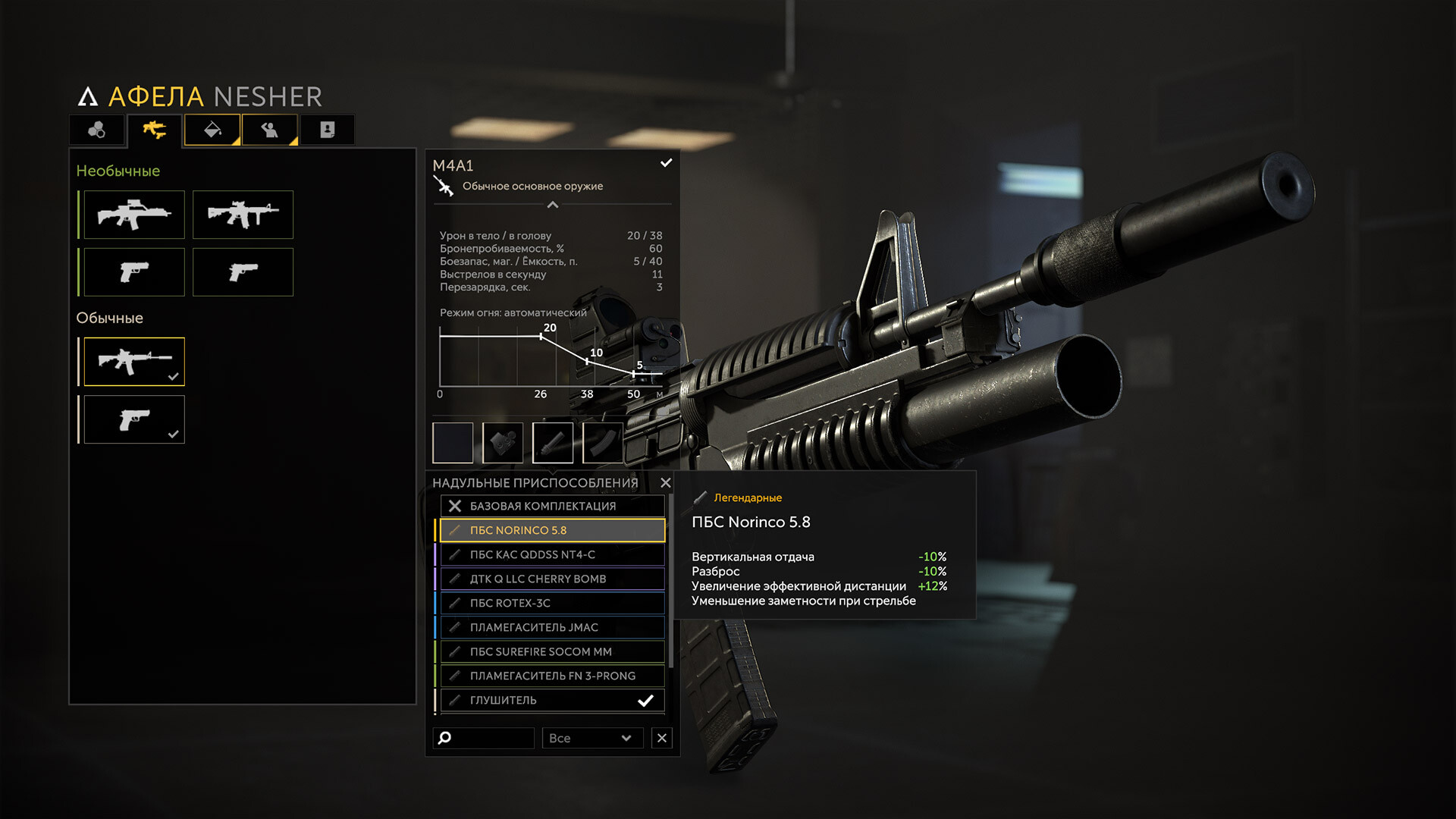
Task: Open the magazine attachment slot
Action: pos(603,443)
